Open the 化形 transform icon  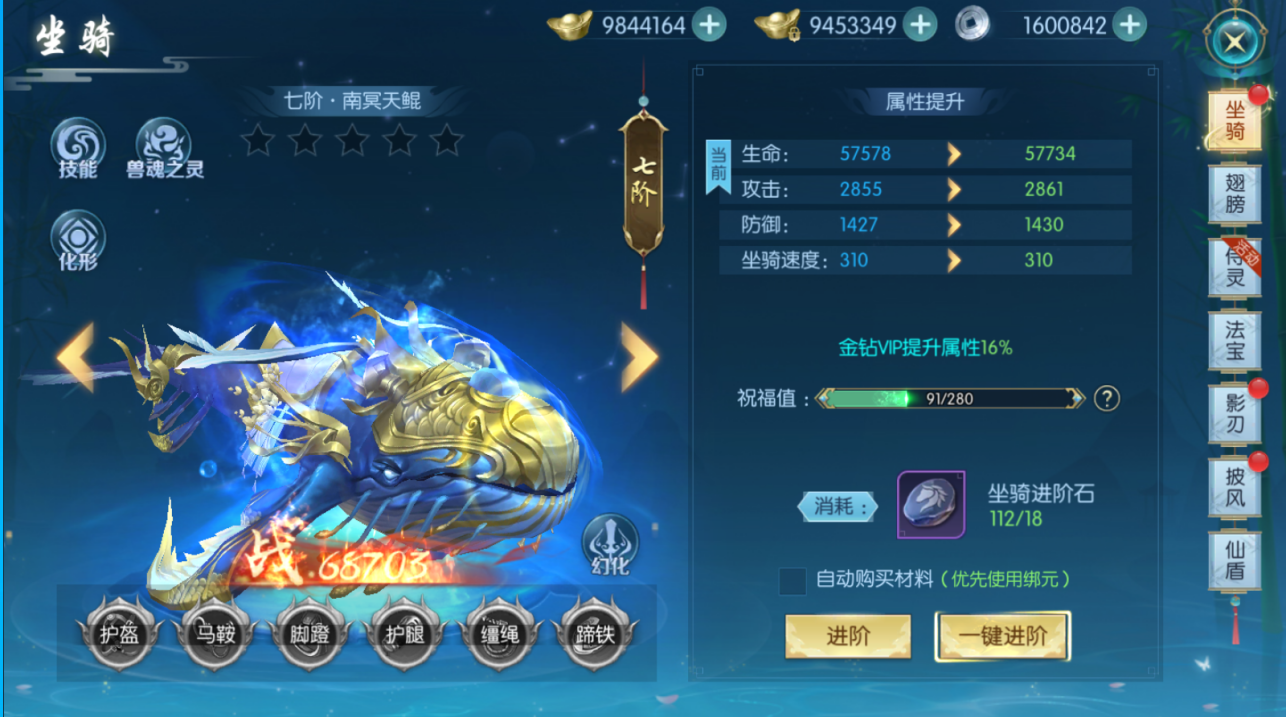(78, 240)
